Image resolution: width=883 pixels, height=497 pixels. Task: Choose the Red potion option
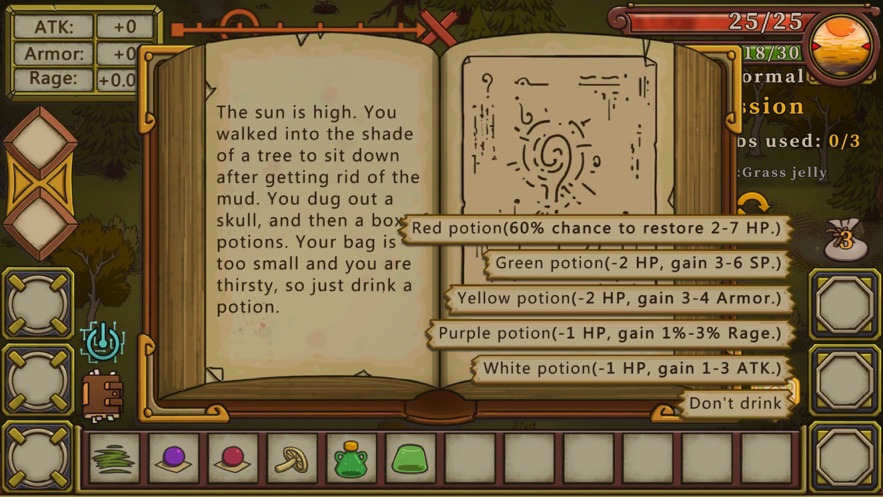tap(596, 229)
